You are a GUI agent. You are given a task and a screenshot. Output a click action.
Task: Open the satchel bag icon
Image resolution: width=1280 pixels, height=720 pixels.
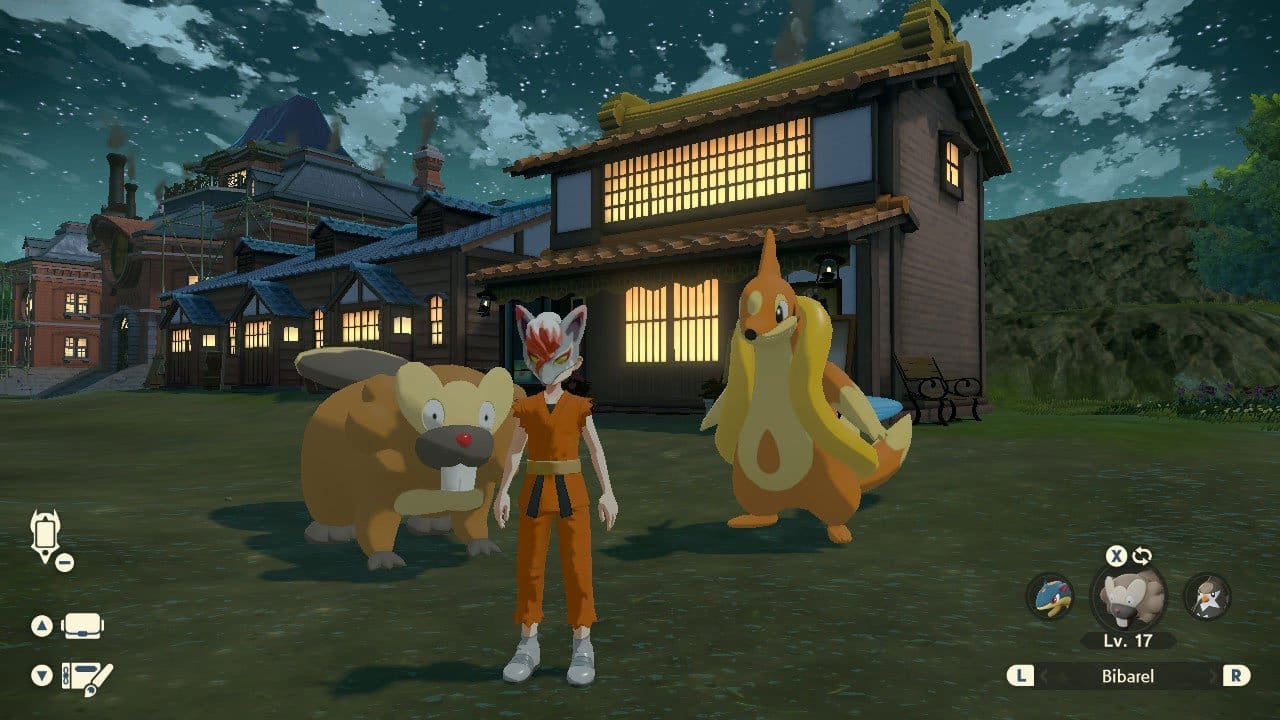[83, 626]
